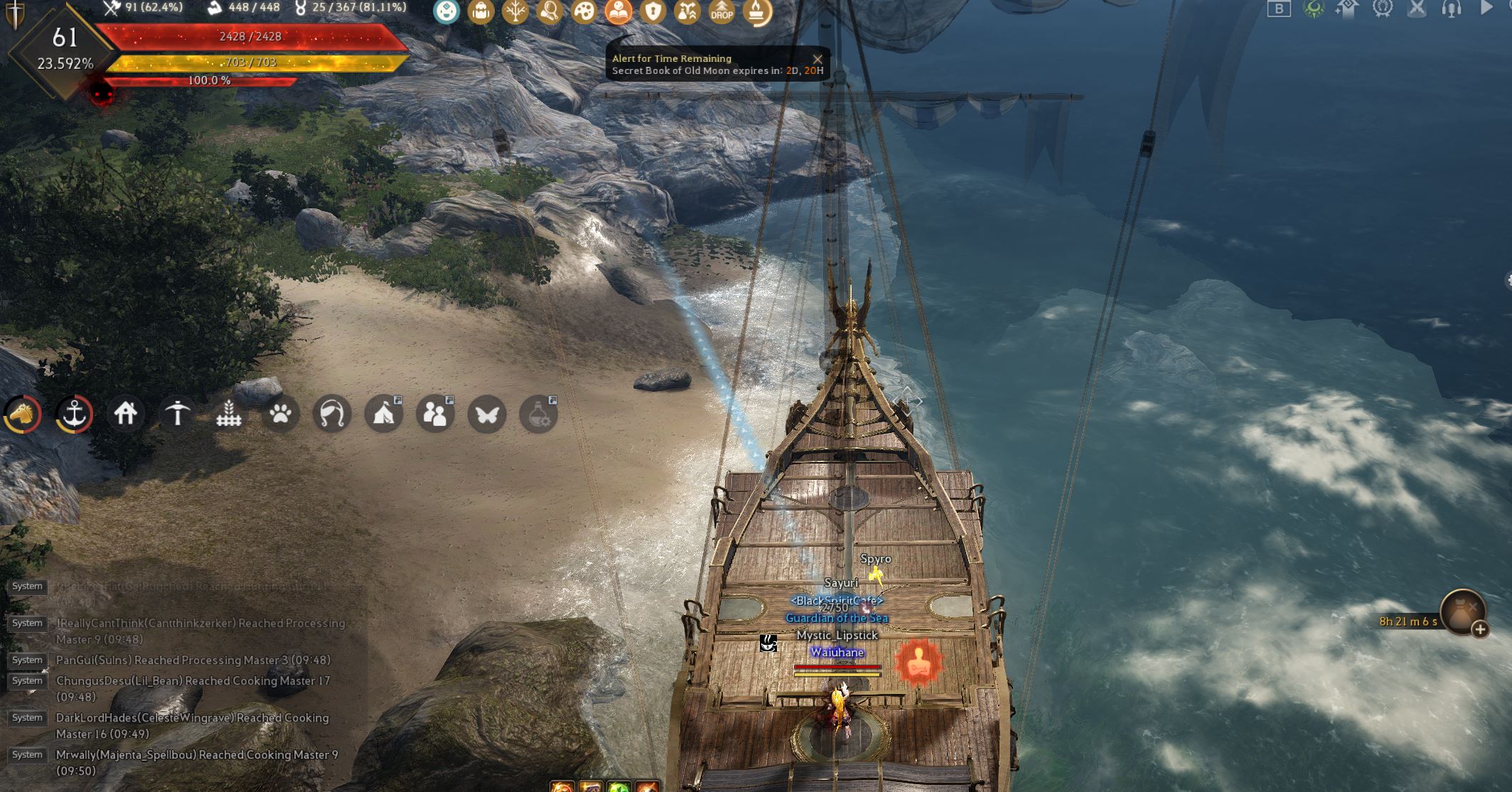Open the inventory backpack icon
This screenshot has width=1512, height=792.
coord(480,12)
